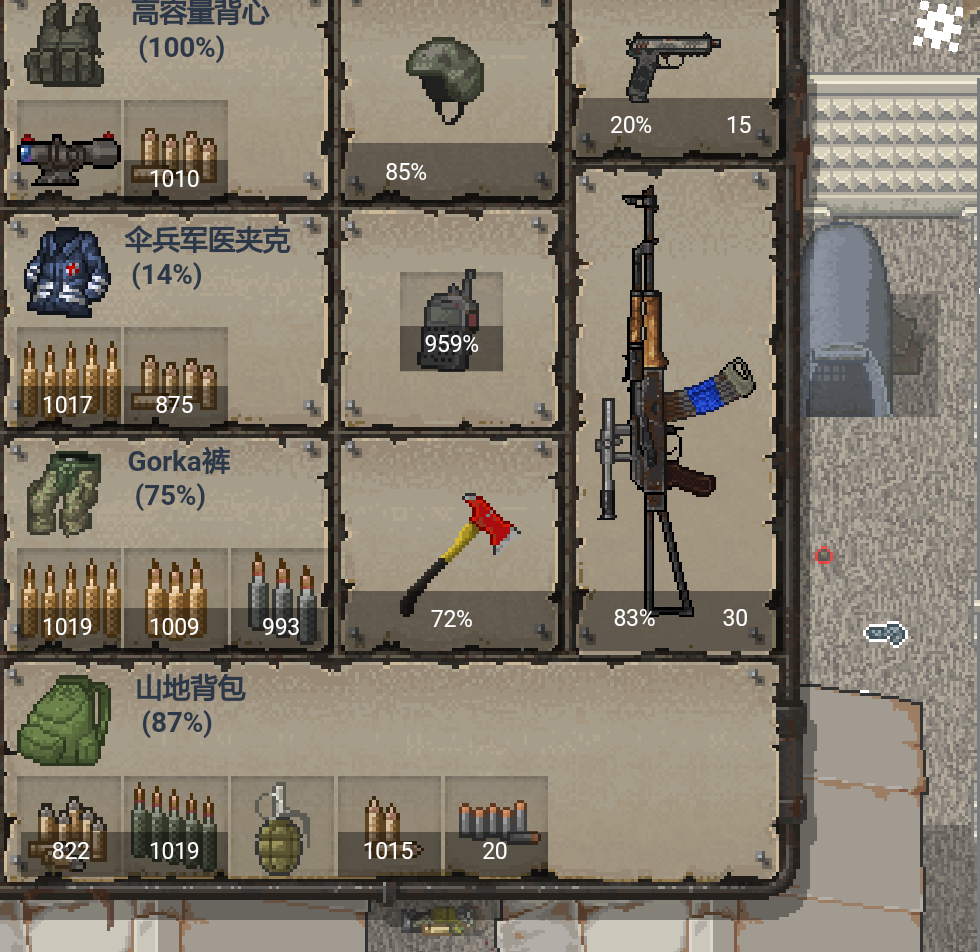Select the green-tipped rounds numbered 1019
The height and width of the screenshot is (952, 980).
click(x=175, y=826)
